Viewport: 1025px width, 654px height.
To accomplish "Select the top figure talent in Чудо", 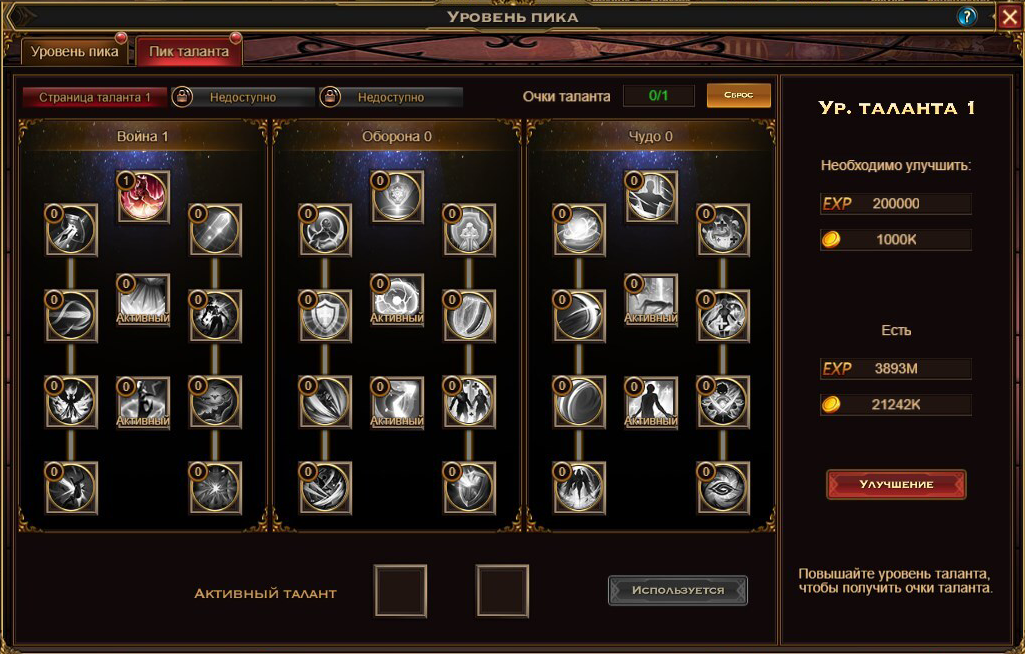I will [652, 197].
